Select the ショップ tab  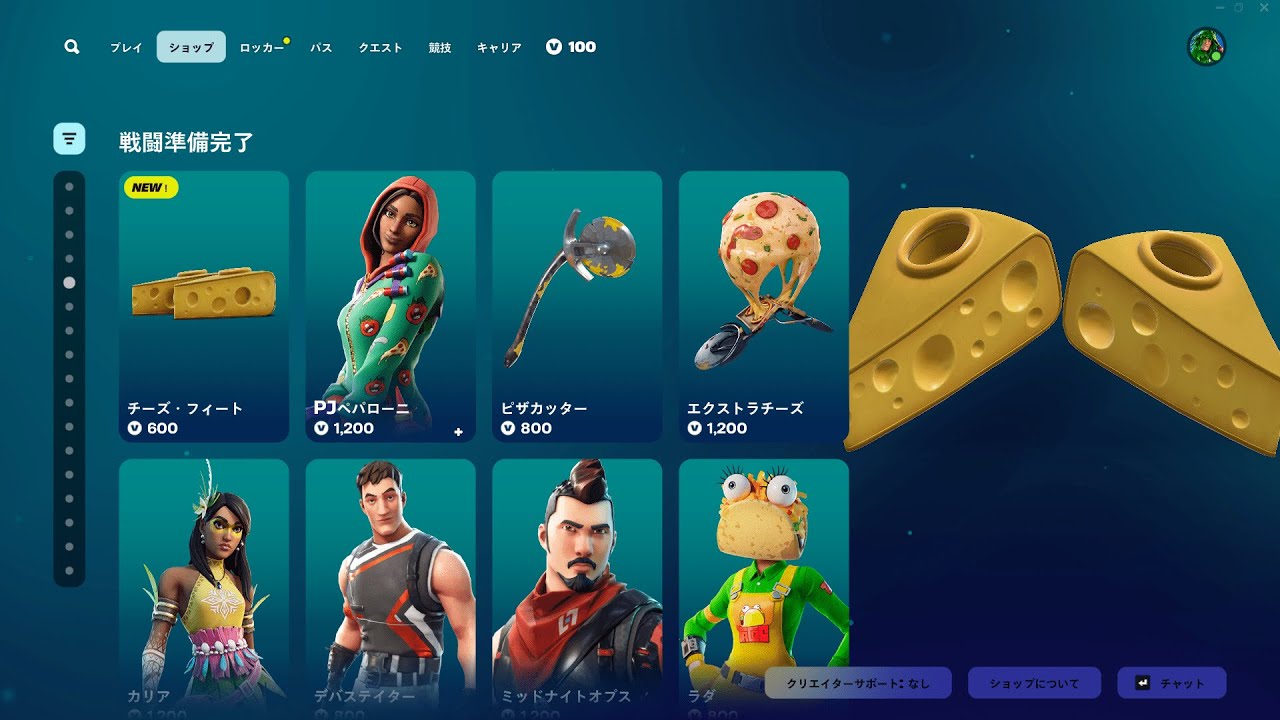click(x=191, y=47)
